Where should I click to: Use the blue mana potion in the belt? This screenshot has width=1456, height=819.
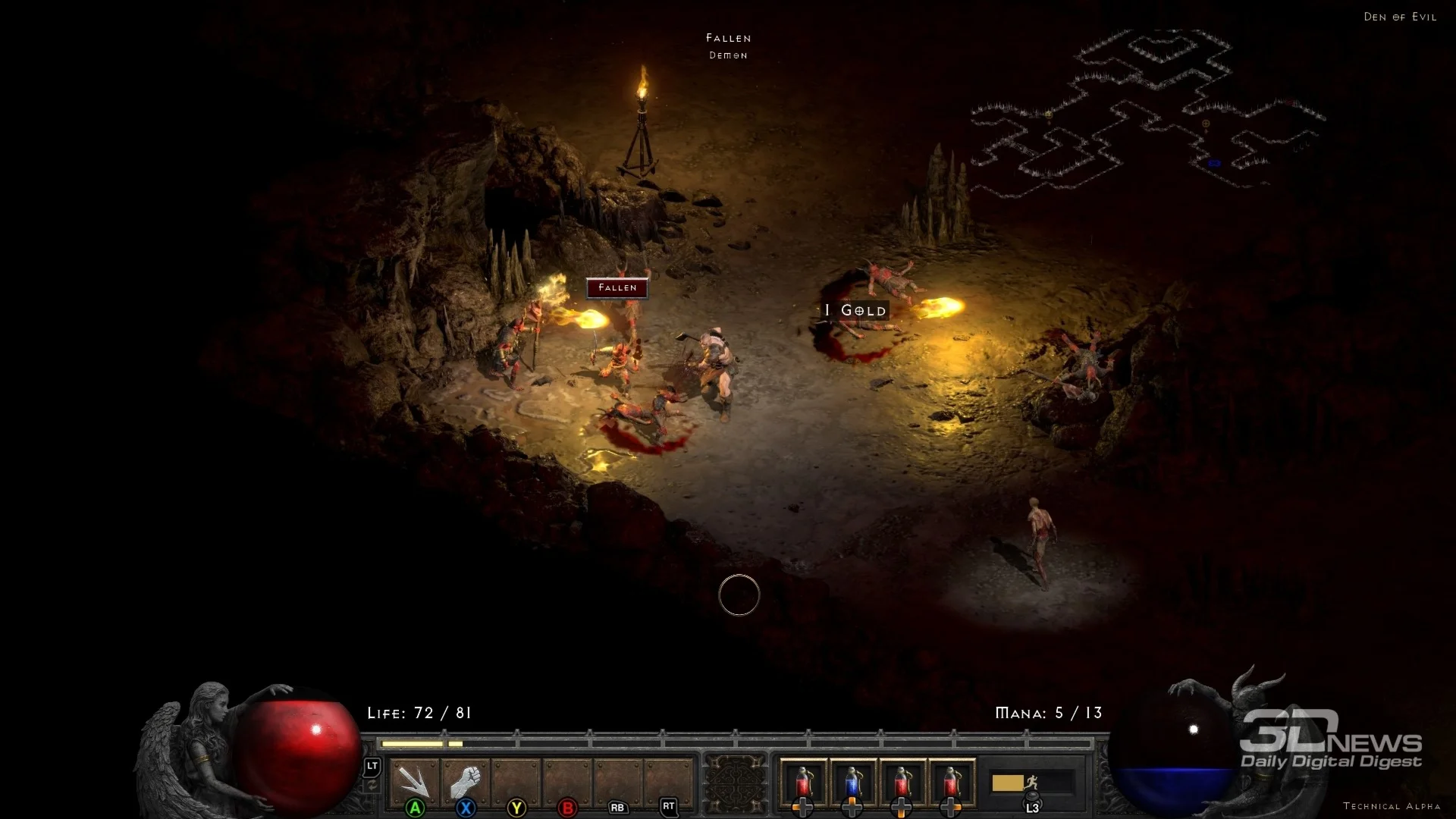tap(852, 783)
